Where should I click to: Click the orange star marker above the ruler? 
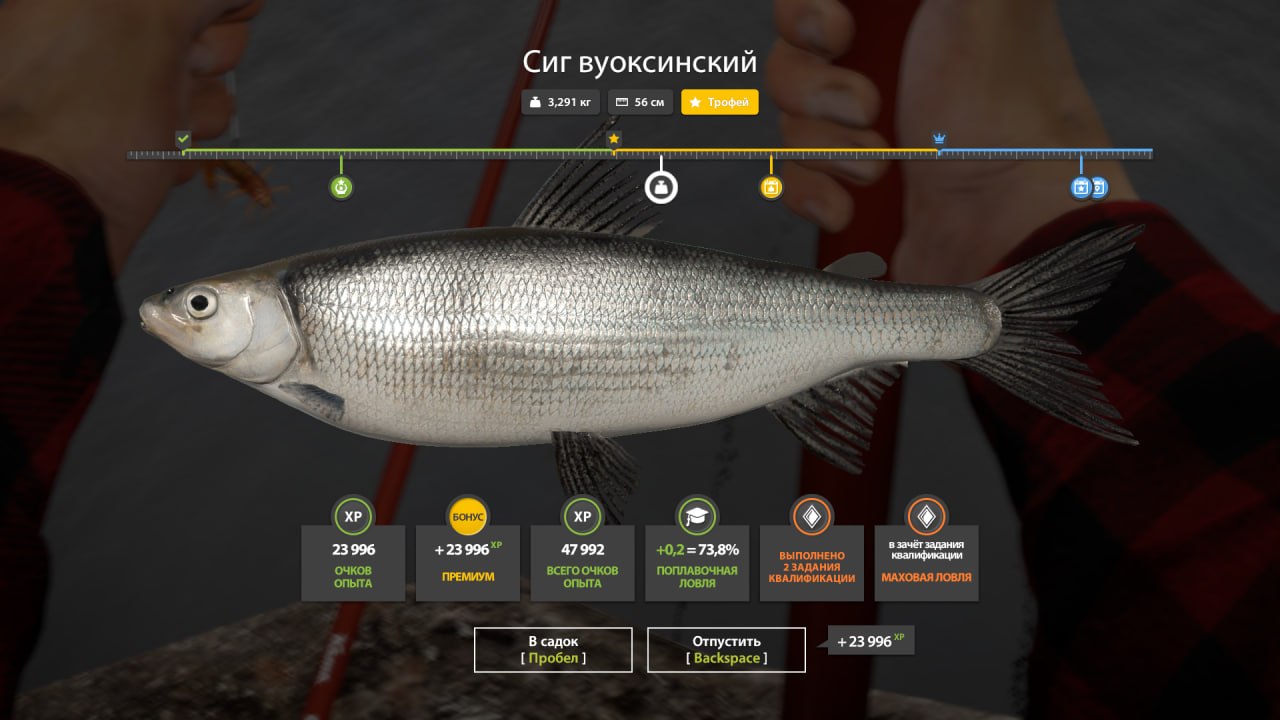(x=612, y=140)
